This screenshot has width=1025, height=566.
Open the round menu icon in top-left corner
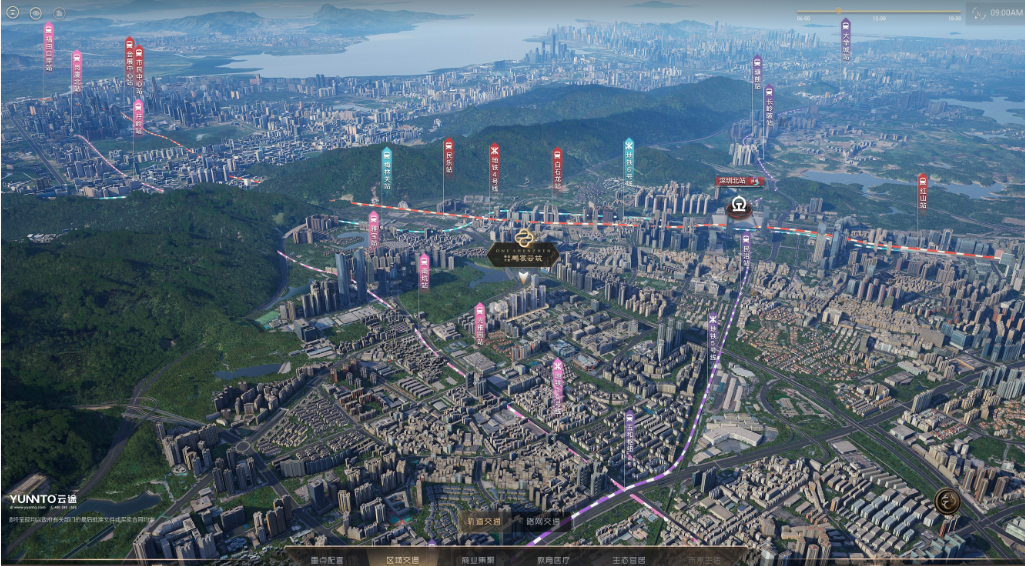(x=11, y=13)
